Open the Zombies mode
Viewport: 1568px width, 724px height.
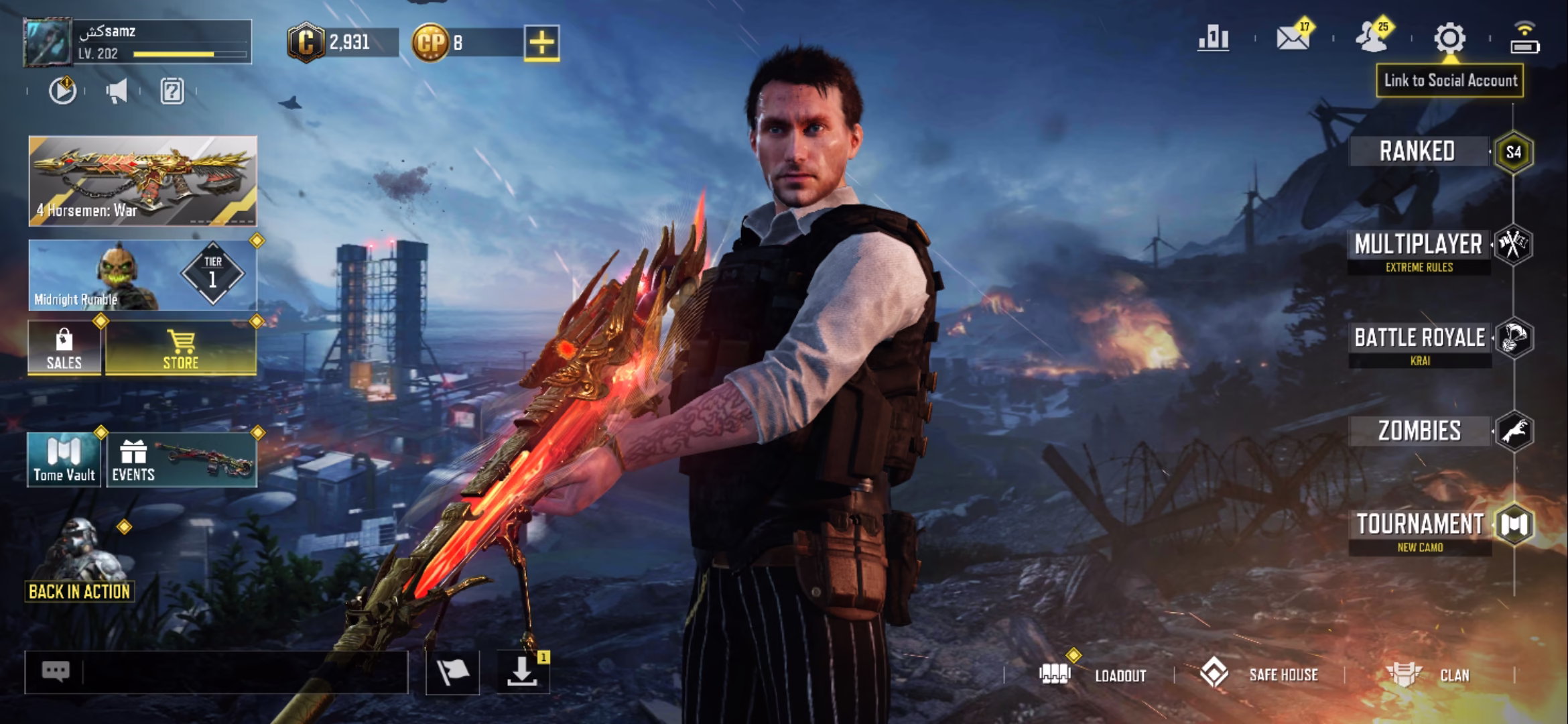1419,431
